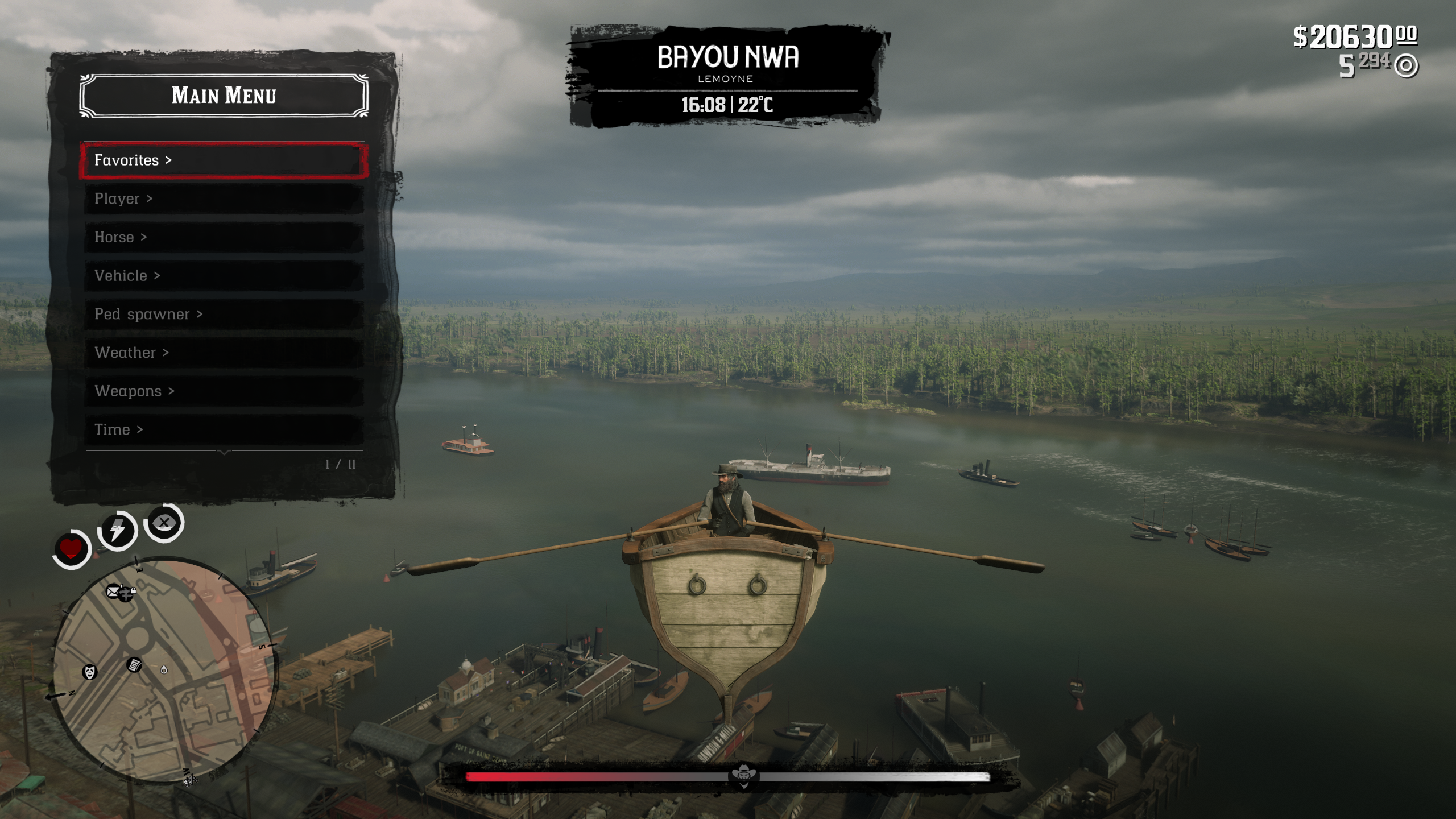Select the lightning bolt stamina core
The width and height of the screenshot is (1456, 819).
coord(117,531)
